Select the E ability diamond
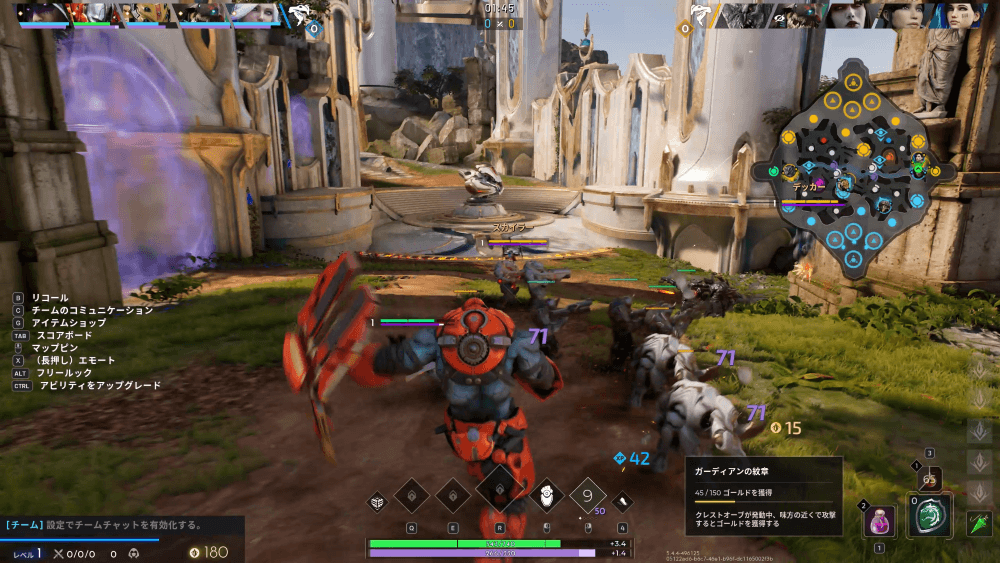 pos(453,495)
